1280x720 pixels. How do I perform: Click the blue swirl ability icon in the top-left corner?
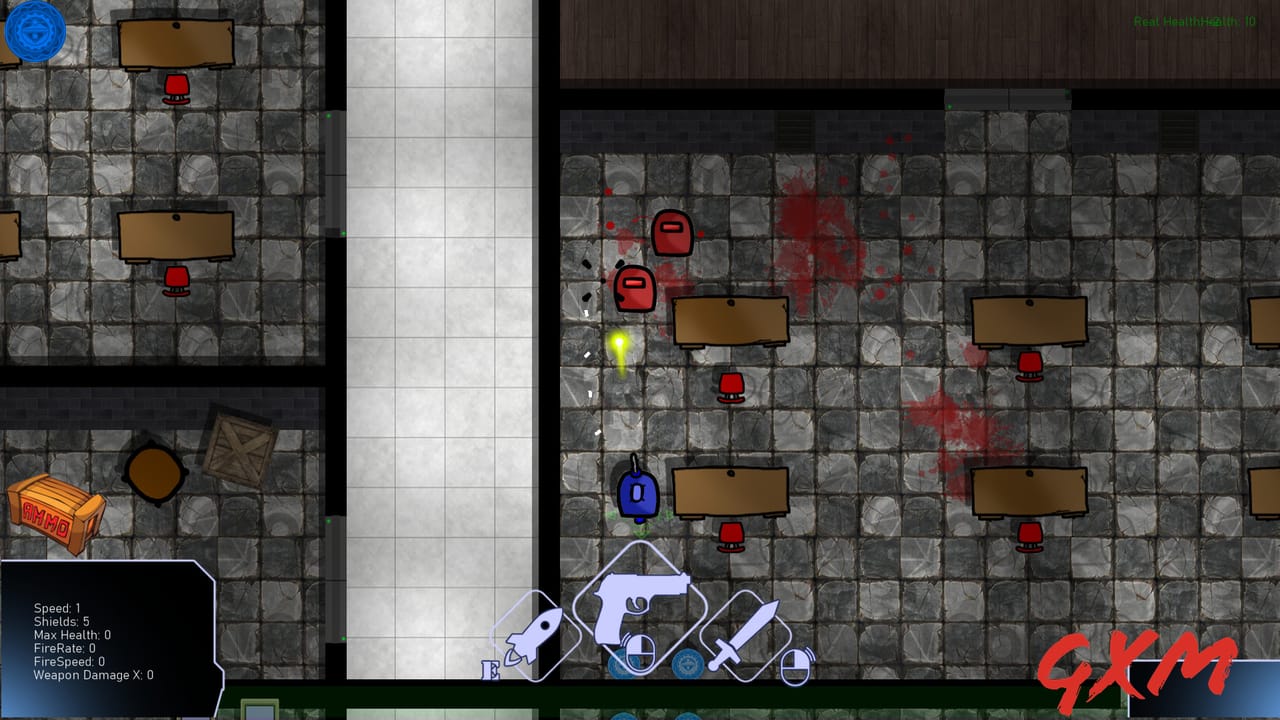[34, 31]
